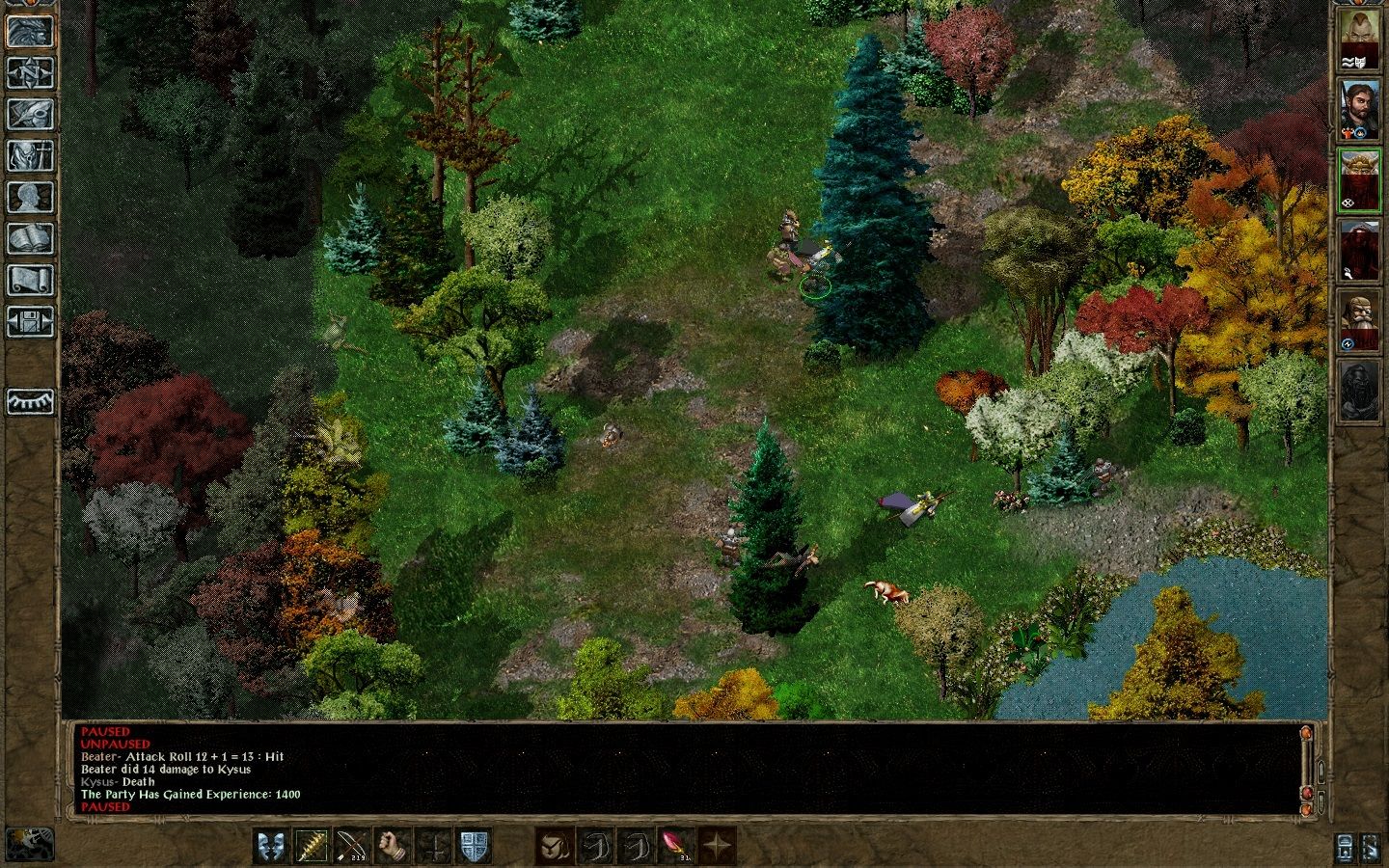Equip the golden spiked weapon slot
The height and width of the screenshot is (868, 1389).
[312, 847]
